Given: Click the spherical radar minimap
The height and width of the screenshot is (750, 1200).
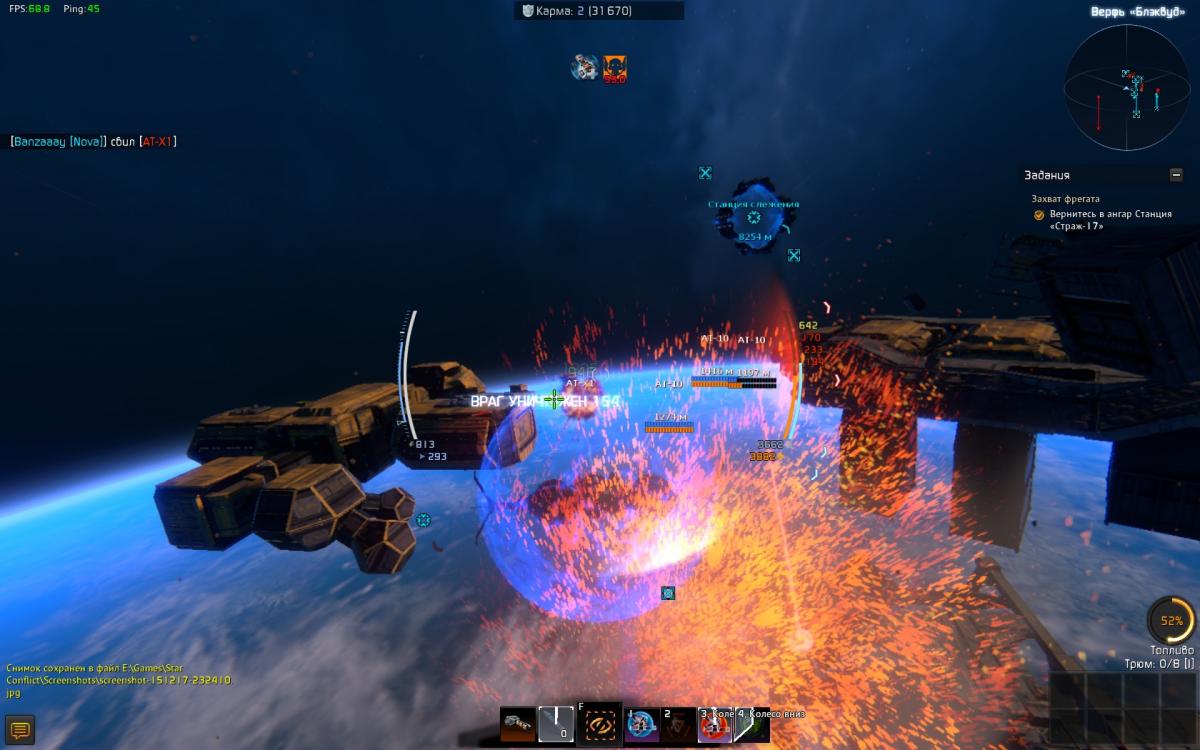Looking at the screenshot, I should pyautogui.click(x=1126, y=89).
